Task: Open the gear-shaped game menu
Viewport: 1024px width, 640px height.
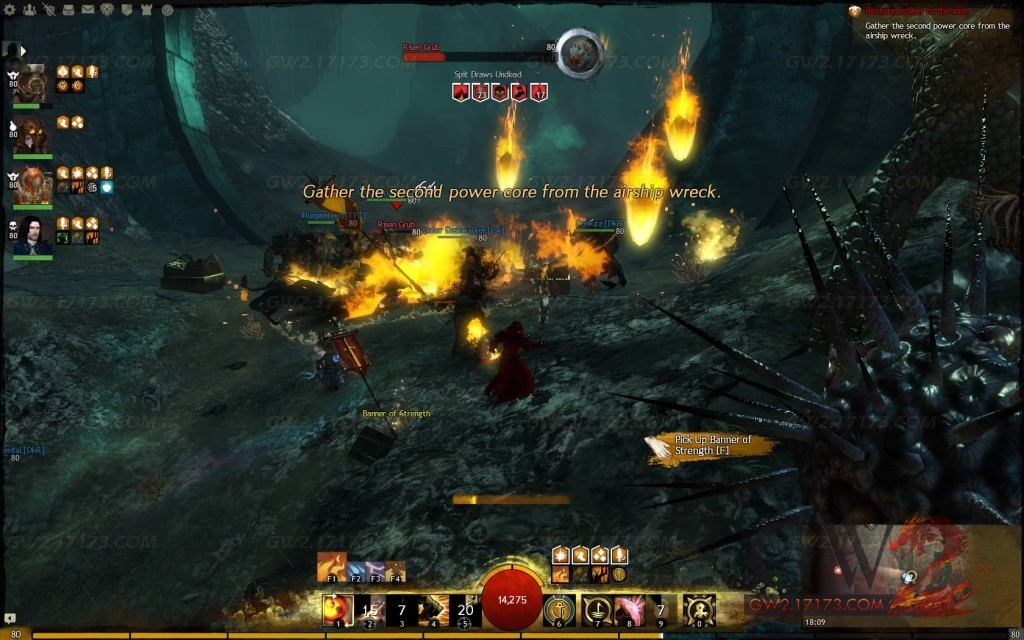Action: [x=10, y=9]
